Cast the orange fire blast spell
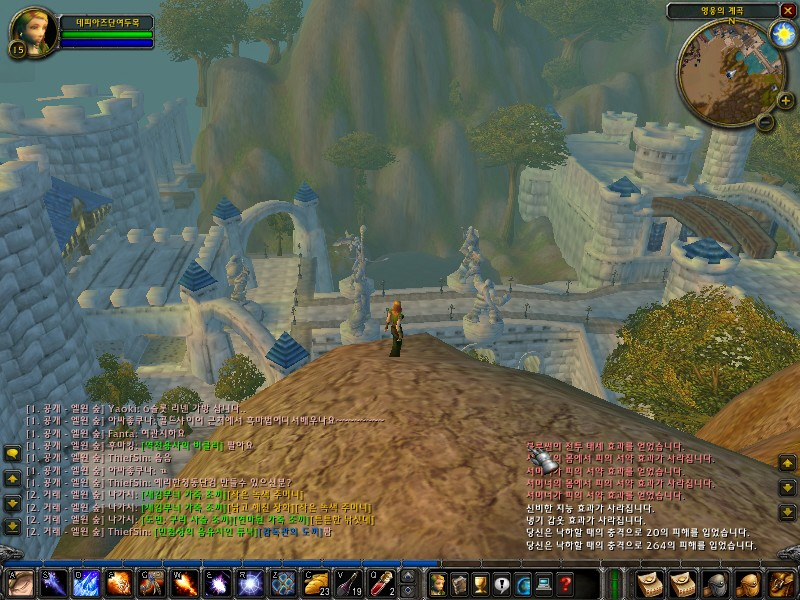This screenshot has width=800, height=600. [119, 582]
